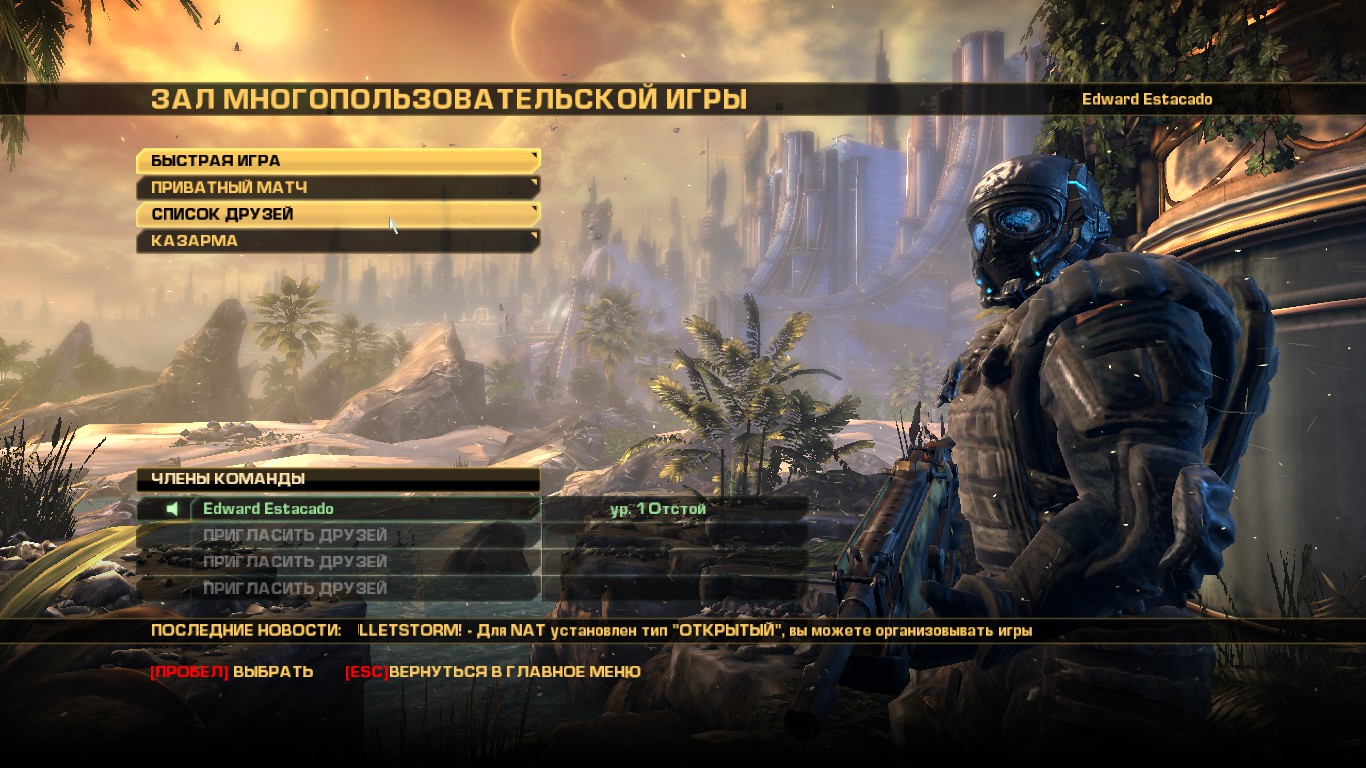Open the Список друзей friends list
This screenshot has width=1366, height=768.
pyautogui.click(x=337, y=214)
